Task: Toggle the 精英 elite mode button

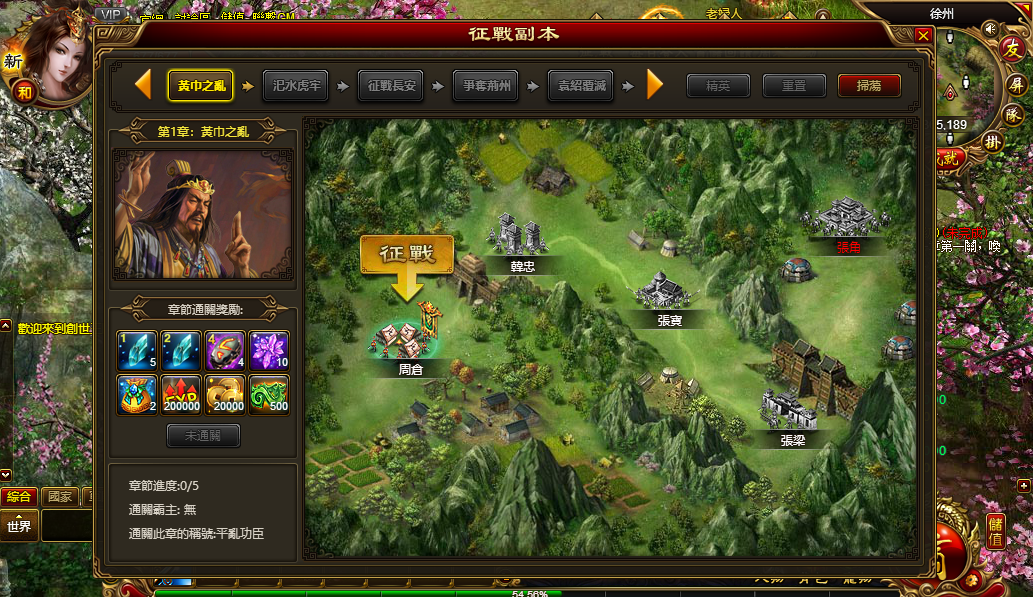Action: coord(718,86)
